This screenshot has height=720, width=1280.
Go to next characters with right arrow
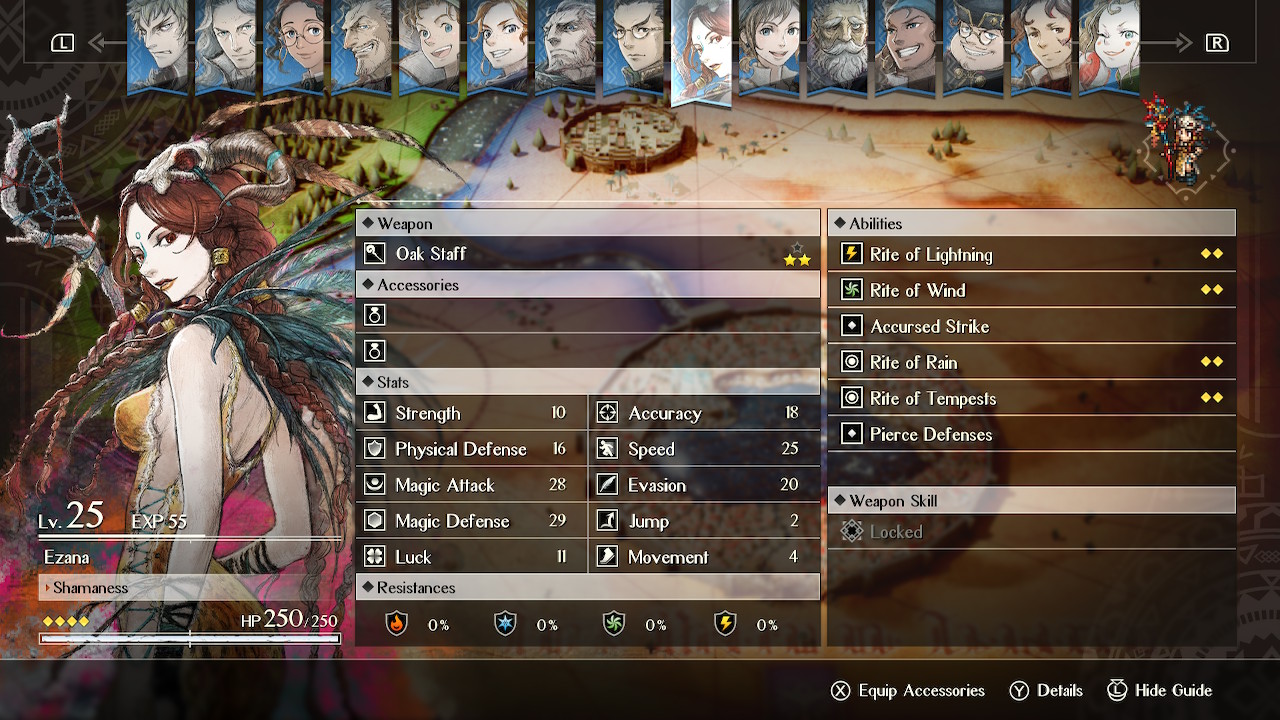coord(1200,43)
